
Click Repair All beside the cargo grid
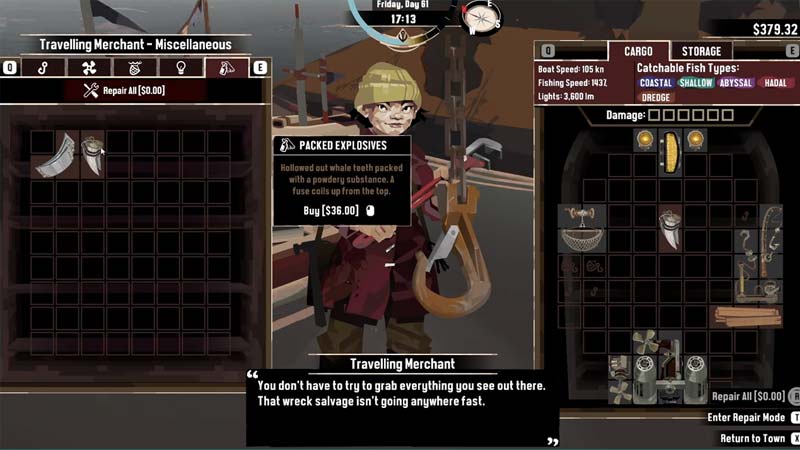click(747, 396)
